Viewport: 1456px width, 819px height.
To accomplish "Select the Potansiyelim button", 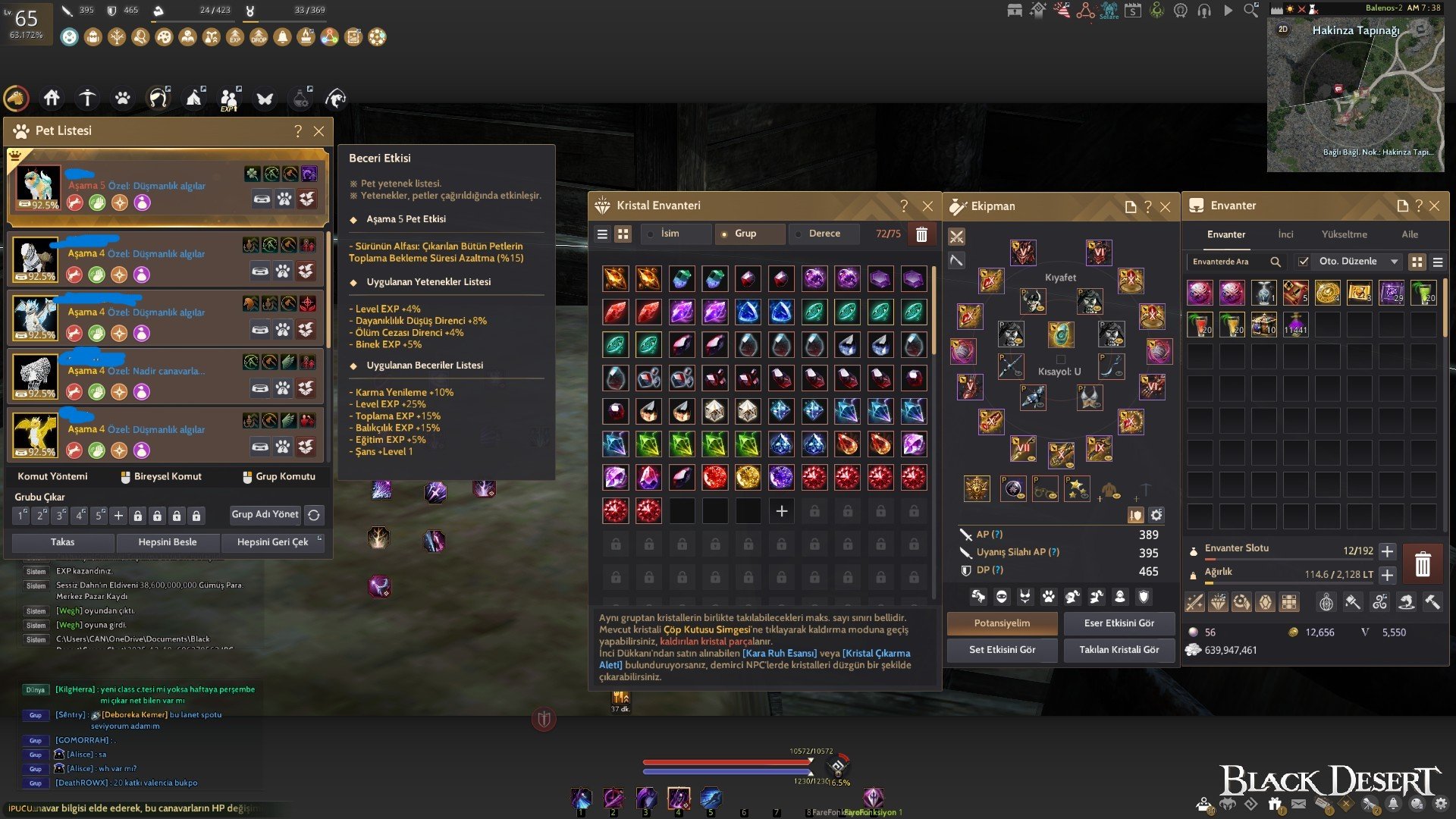I will click(x=1002, y=623).
